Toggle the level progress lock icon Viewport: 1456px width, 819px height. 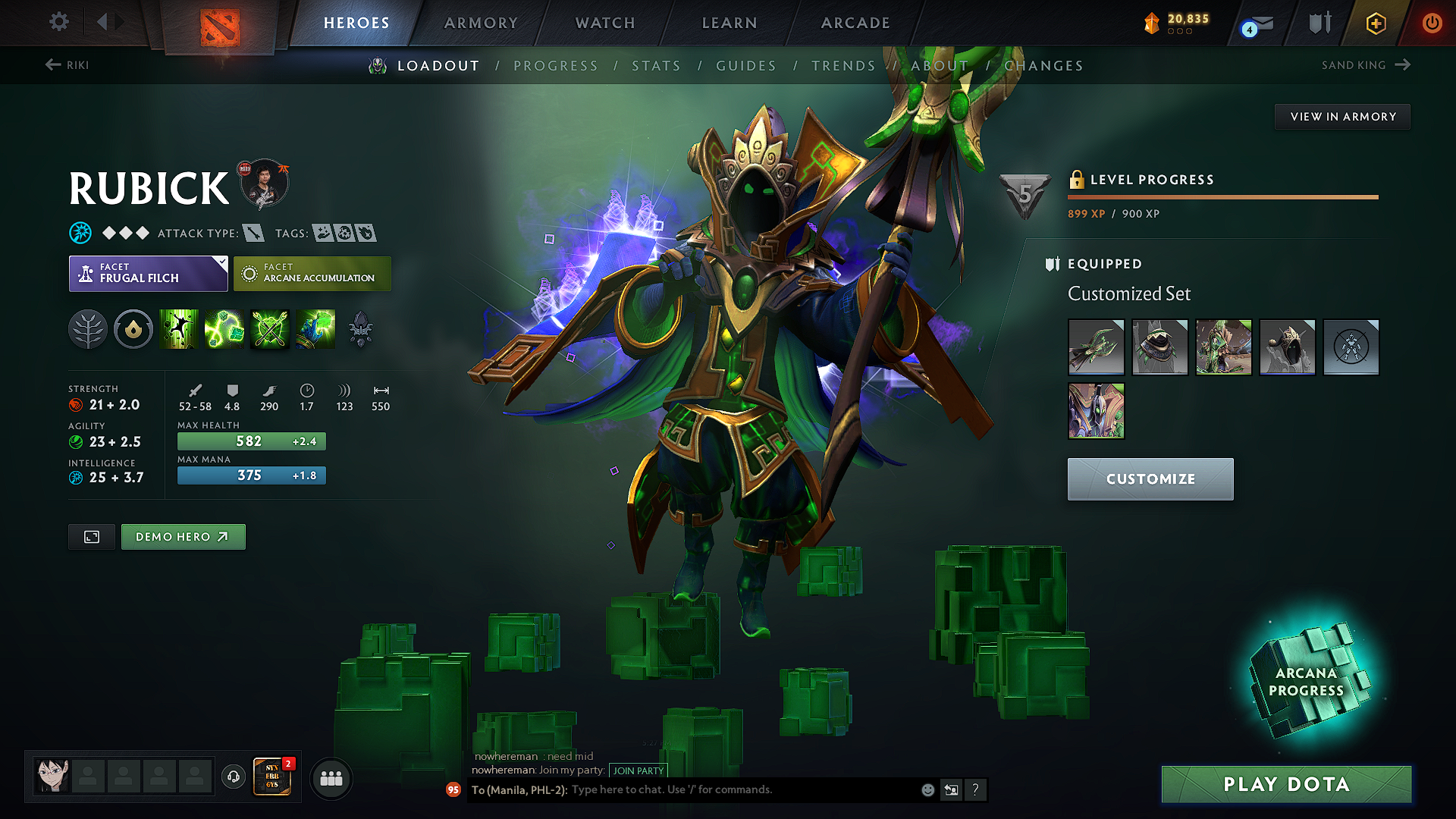[x=1078, y=180]
